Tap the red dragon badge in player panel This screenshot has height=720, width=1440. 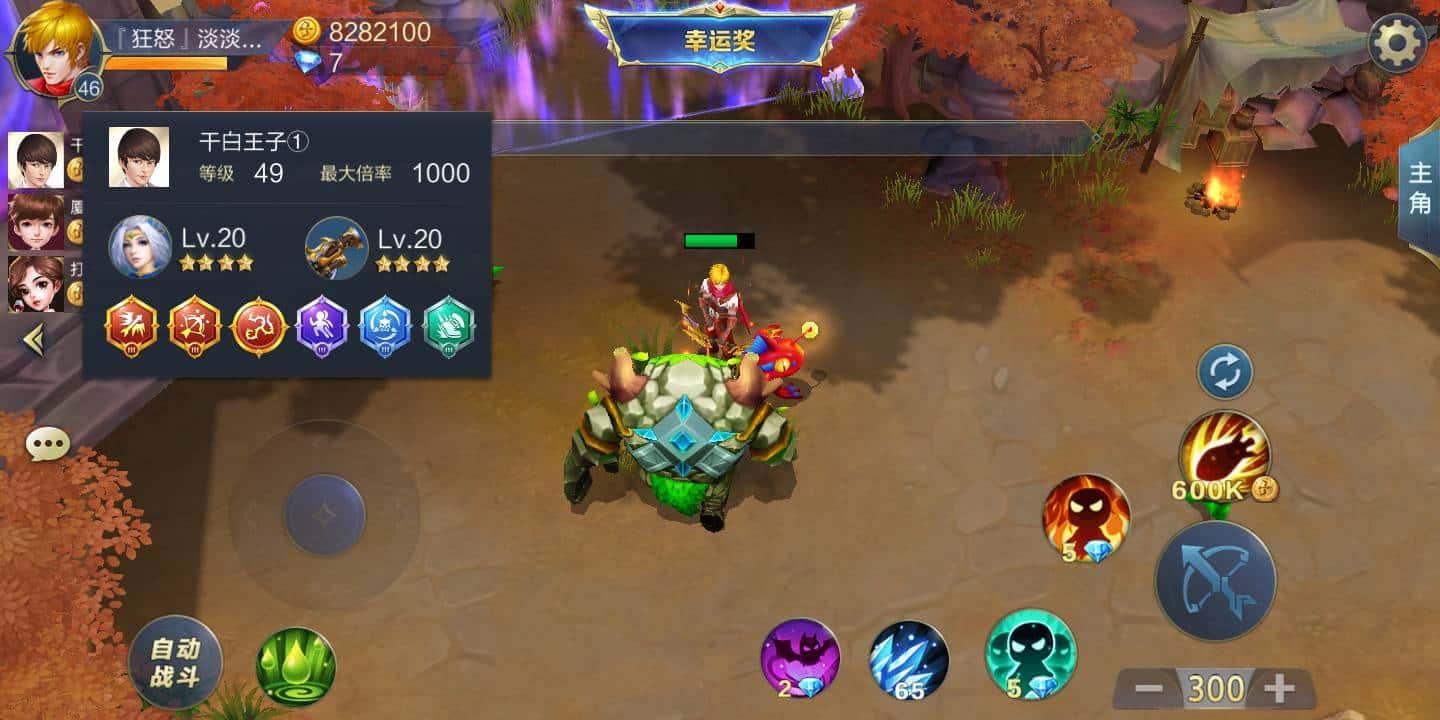pyautogui.click(x=259, y=324)
